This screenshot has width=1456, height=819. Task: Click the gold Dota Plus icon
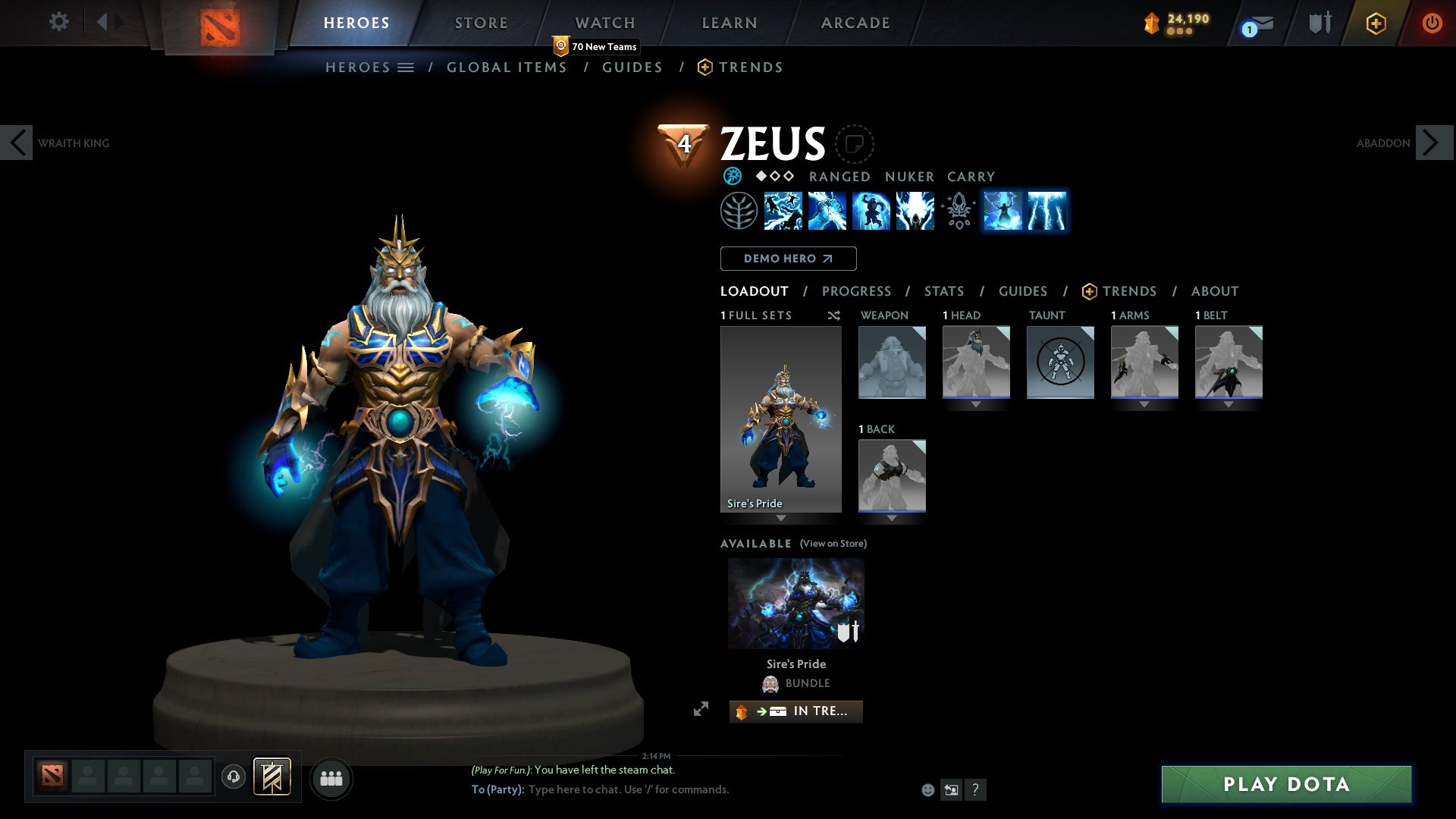(x=1375, y=23)
